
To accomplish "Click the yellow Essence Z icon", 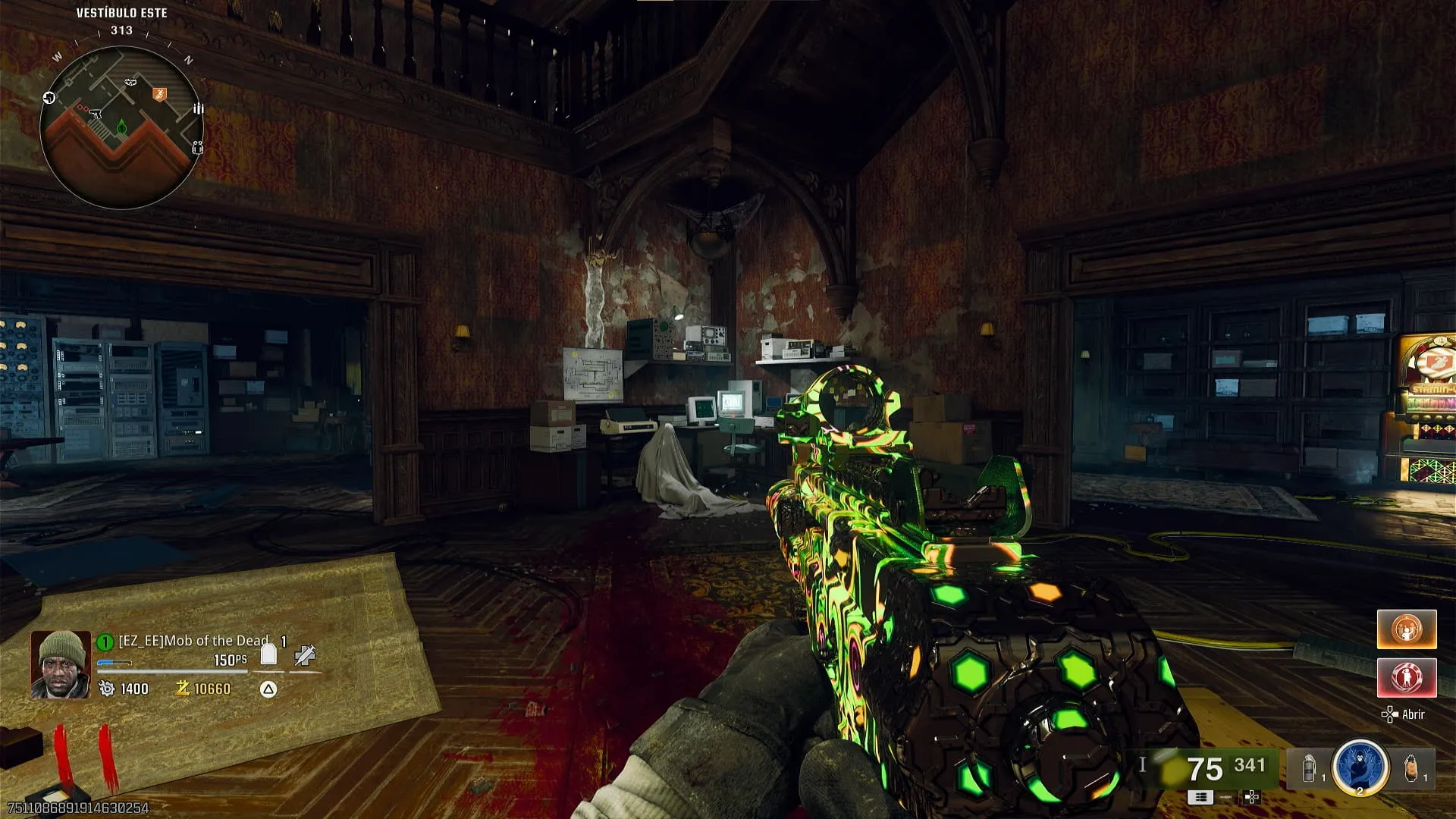I will click(182, 689).
